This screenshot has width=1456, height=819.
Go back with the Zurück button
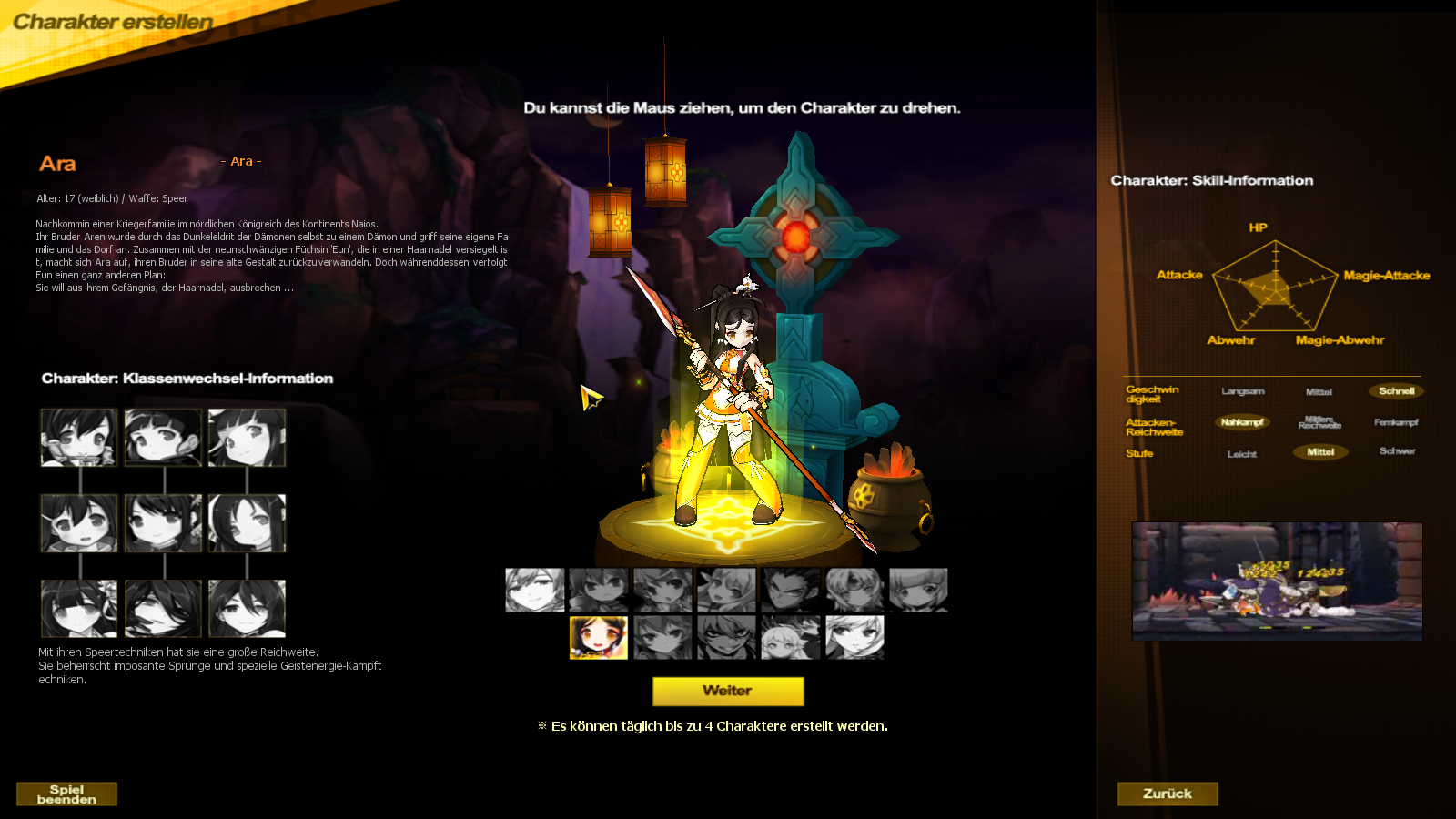[1168, 794]
